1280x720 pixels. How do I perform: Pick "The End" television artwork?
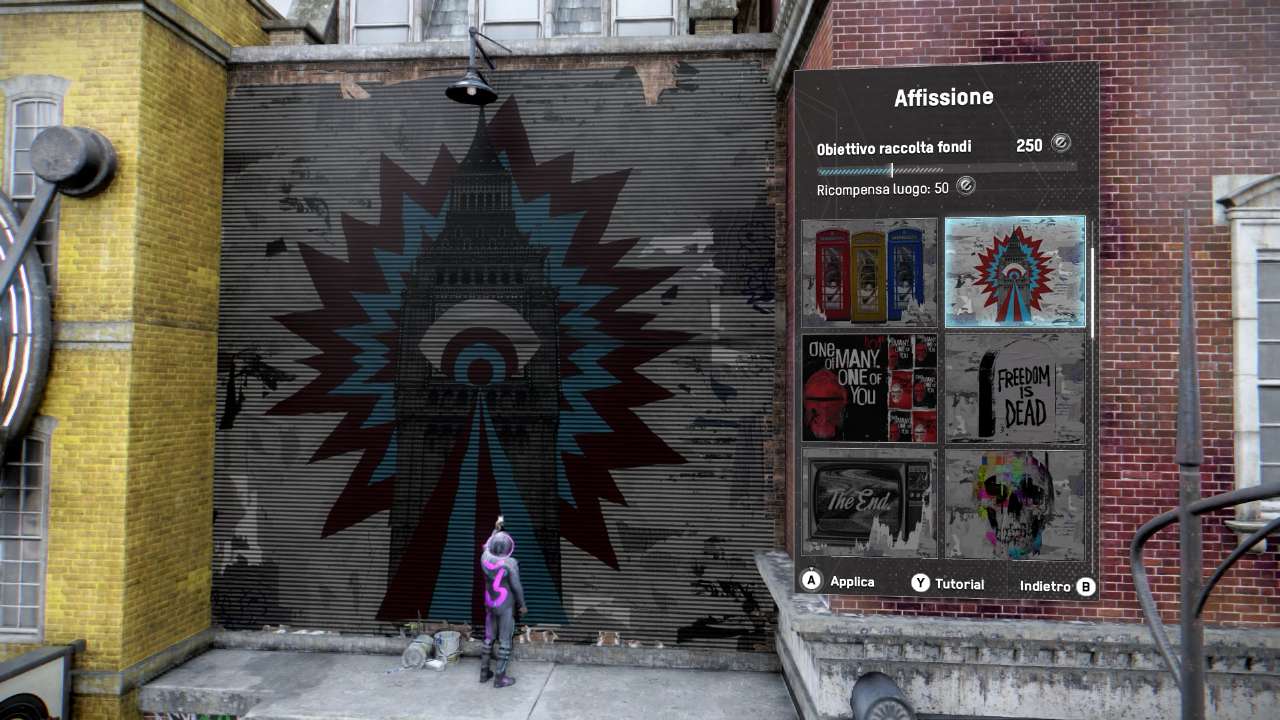pyautogui.click(x=869, y=503)
